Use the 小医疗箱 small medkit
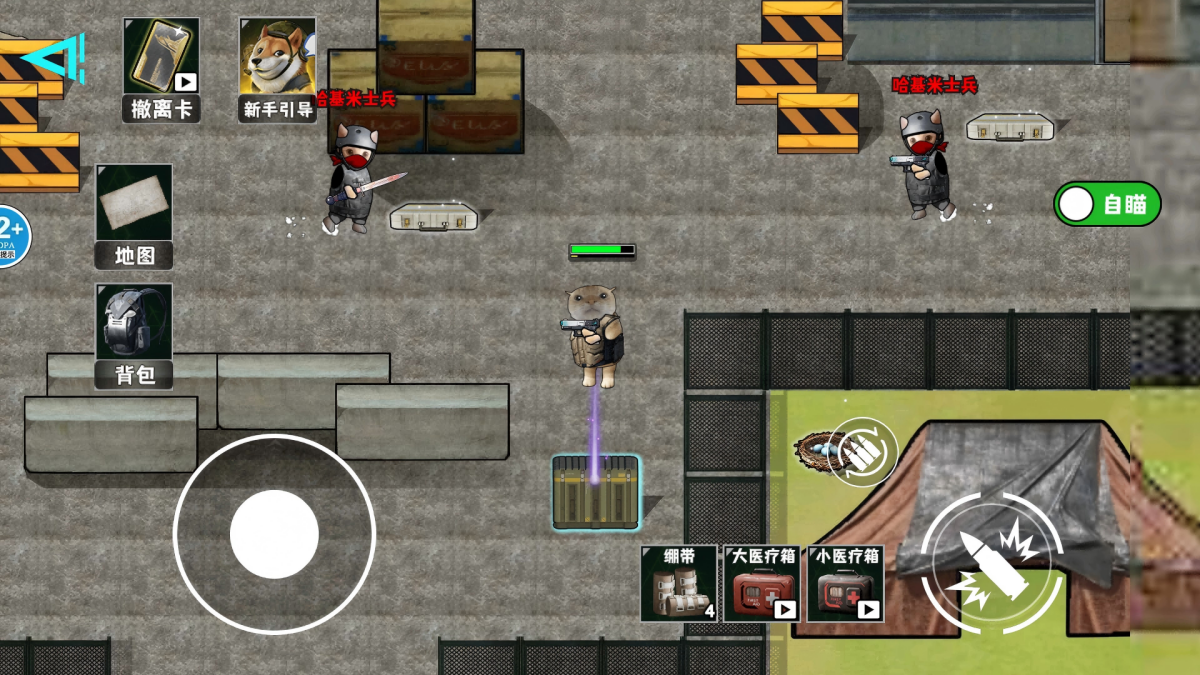Viewport: 1200px width, 675px height. pos(845,583)
